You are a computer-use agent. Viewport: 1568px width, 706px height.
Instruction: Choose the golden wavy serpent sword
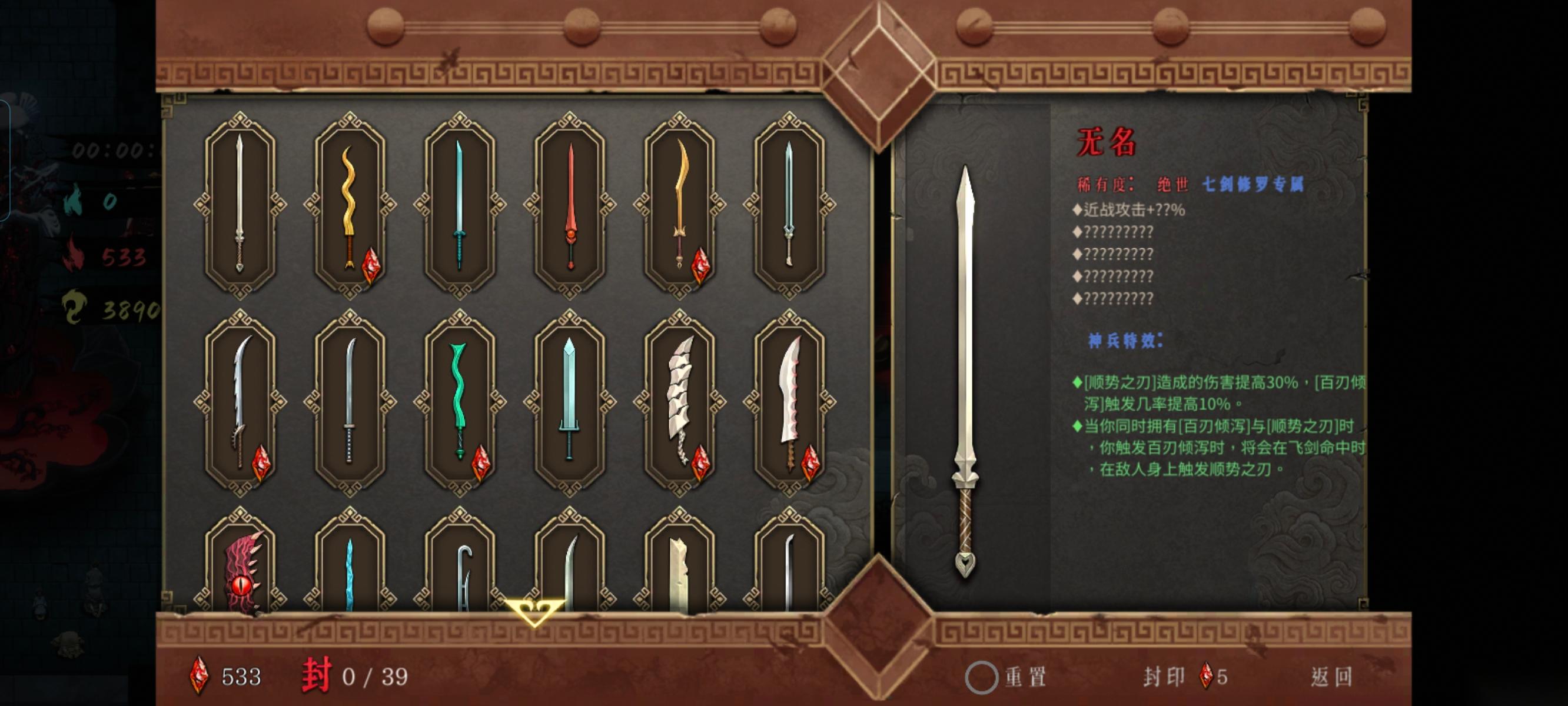point(350,205)
